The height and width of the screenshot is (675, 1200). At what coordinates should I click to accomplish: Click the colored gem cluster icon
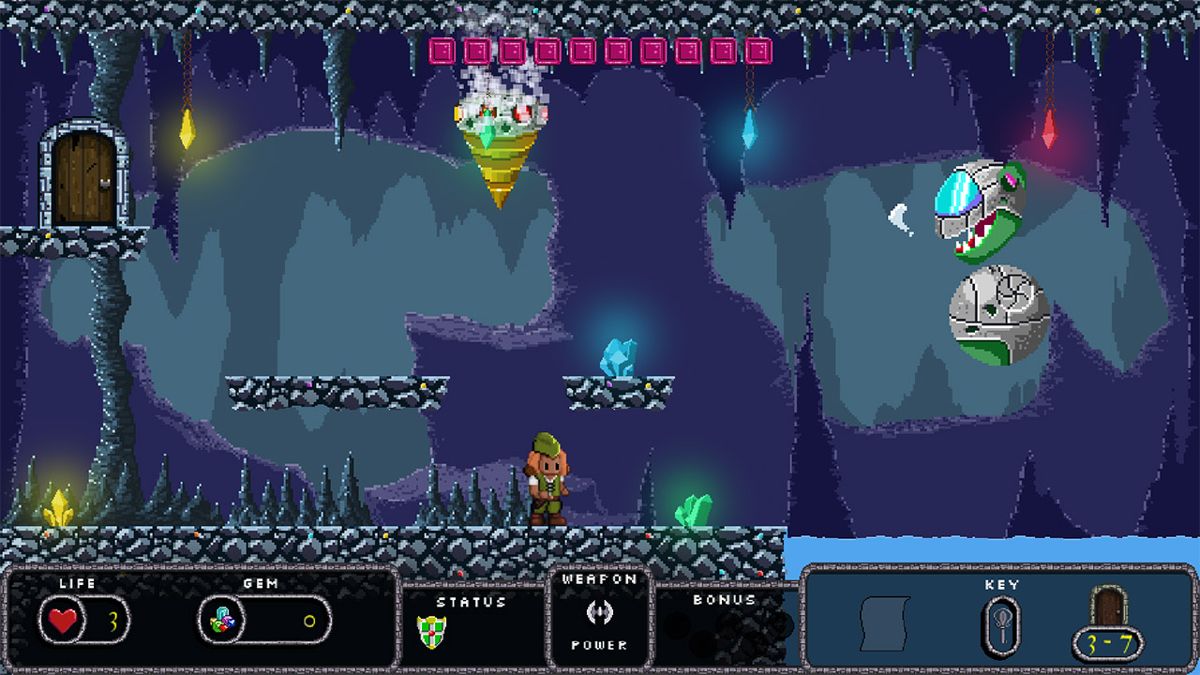(222, 622)
